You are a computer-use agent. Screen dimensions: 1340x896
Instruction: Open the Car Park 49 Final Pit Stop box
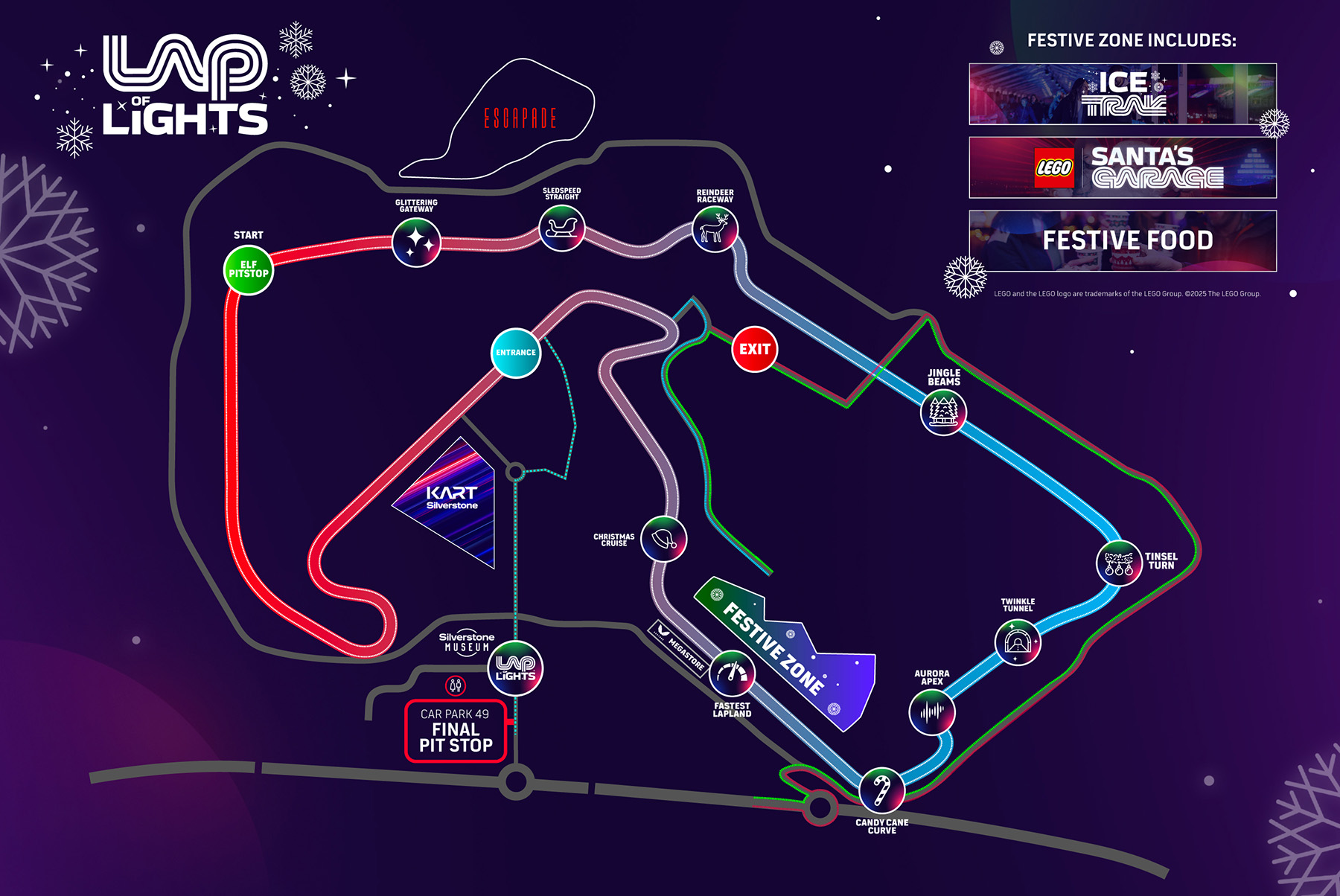click(x=456, y=731)
